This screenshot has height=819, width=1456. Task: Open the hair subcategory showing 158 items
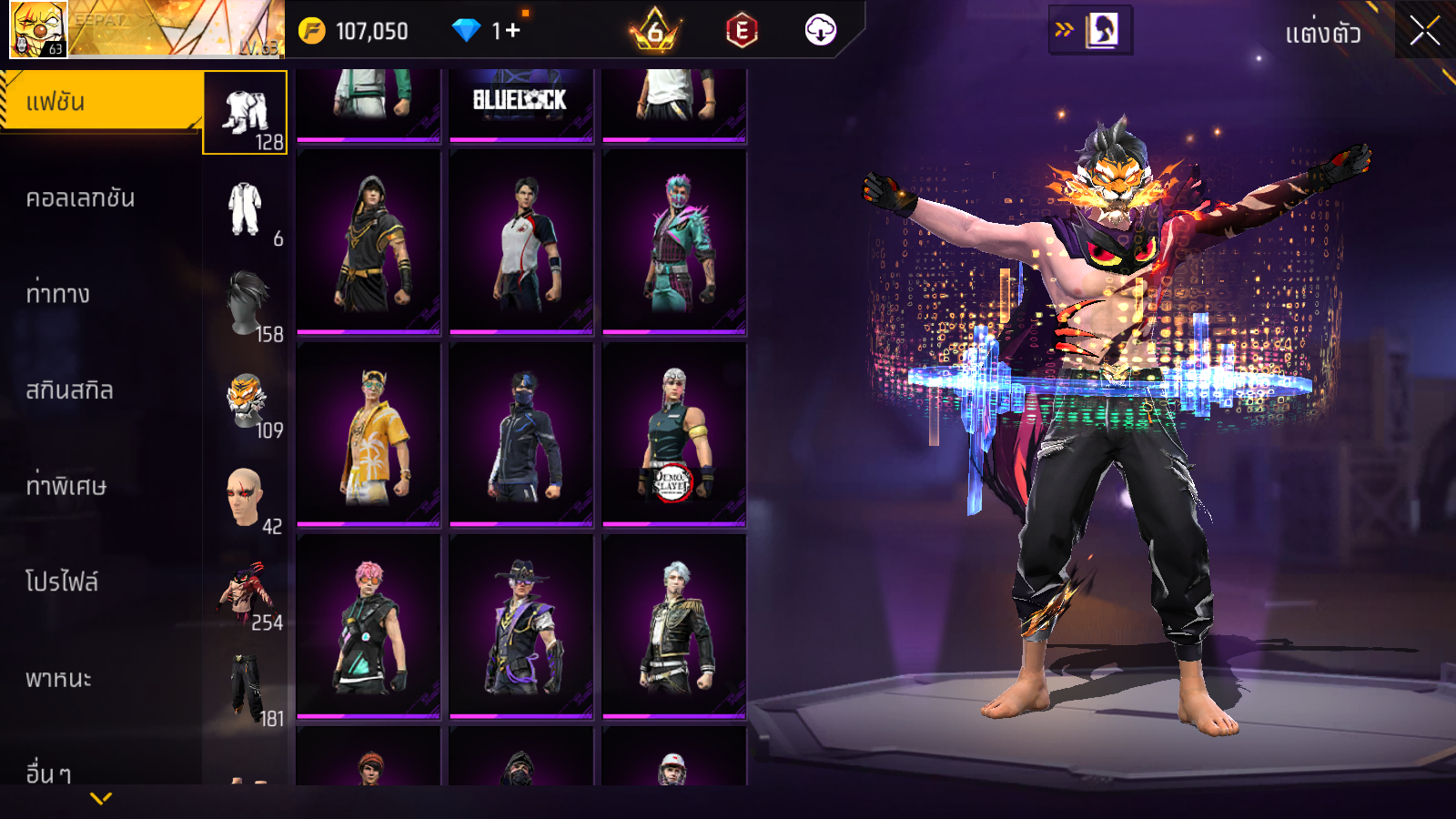(247, 304)
